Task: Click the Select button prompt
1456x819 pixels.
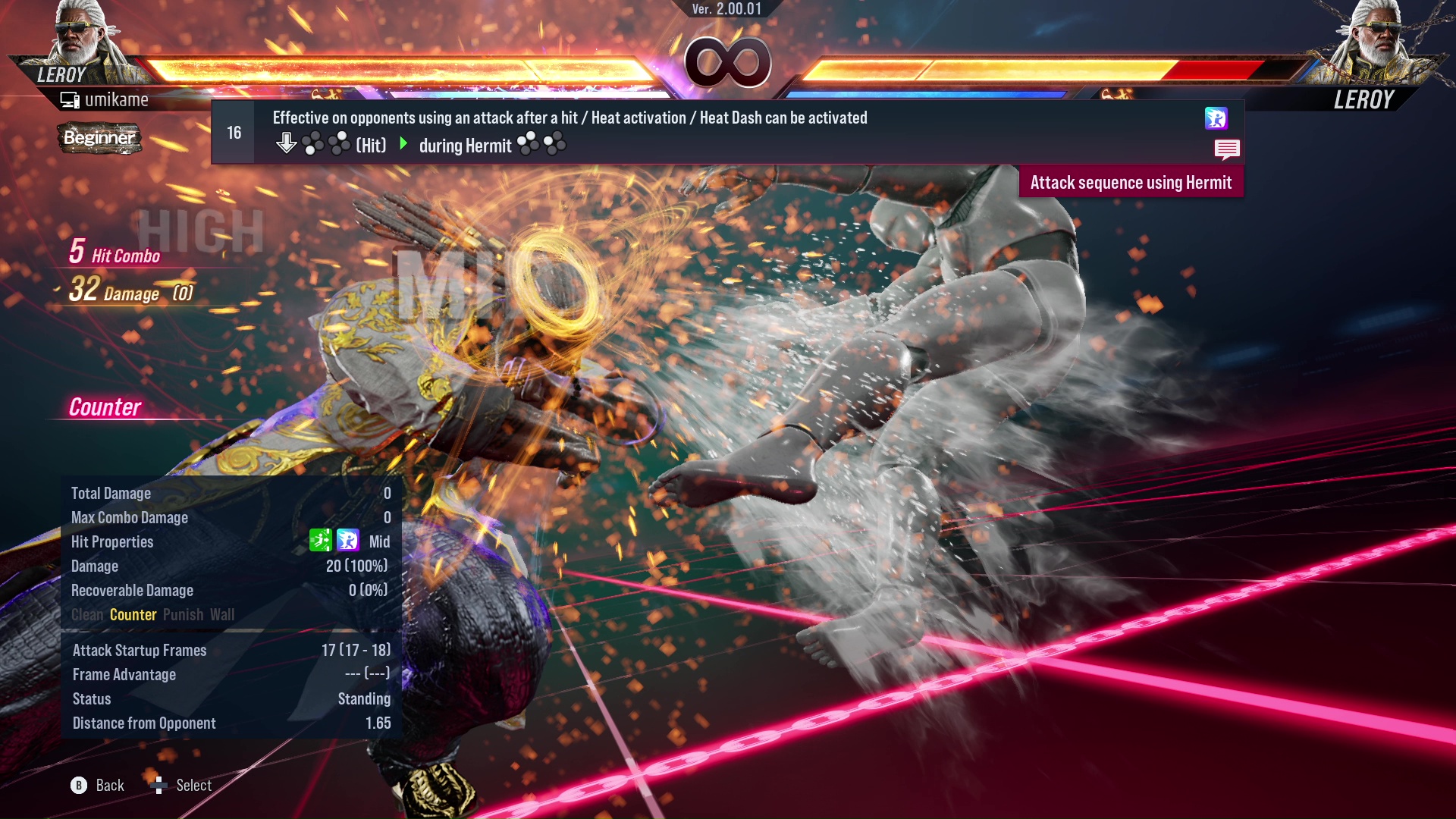Action: (x=182, y=785)
